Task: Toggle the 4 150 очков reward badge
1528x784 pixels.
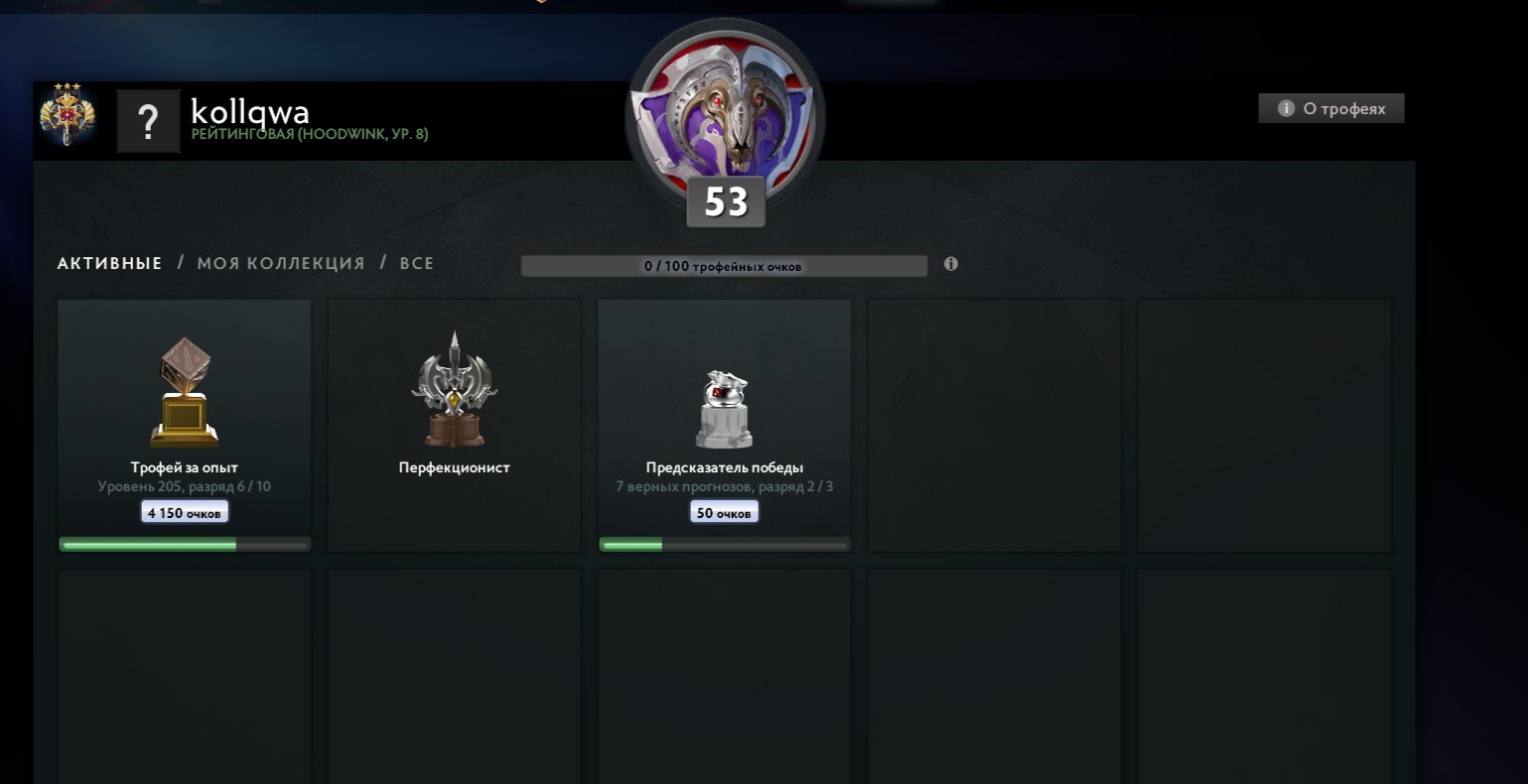Action: 184,511
